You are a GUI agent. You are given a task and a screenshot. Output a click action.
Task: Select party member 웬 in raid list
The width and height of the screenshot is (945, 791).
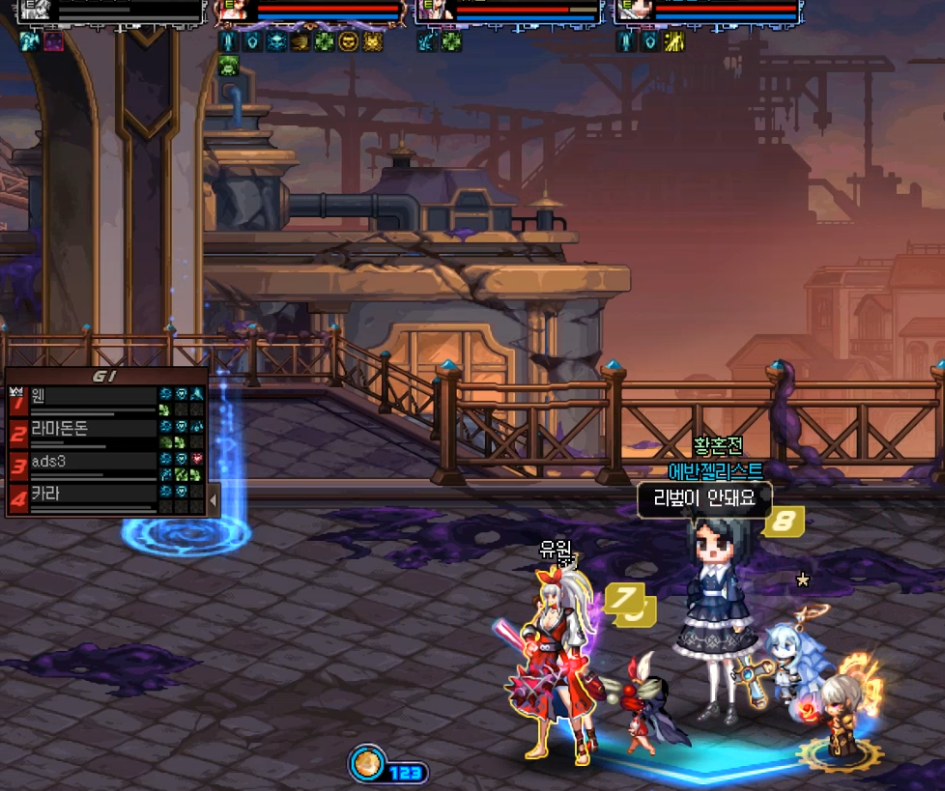tap(90, 396)
